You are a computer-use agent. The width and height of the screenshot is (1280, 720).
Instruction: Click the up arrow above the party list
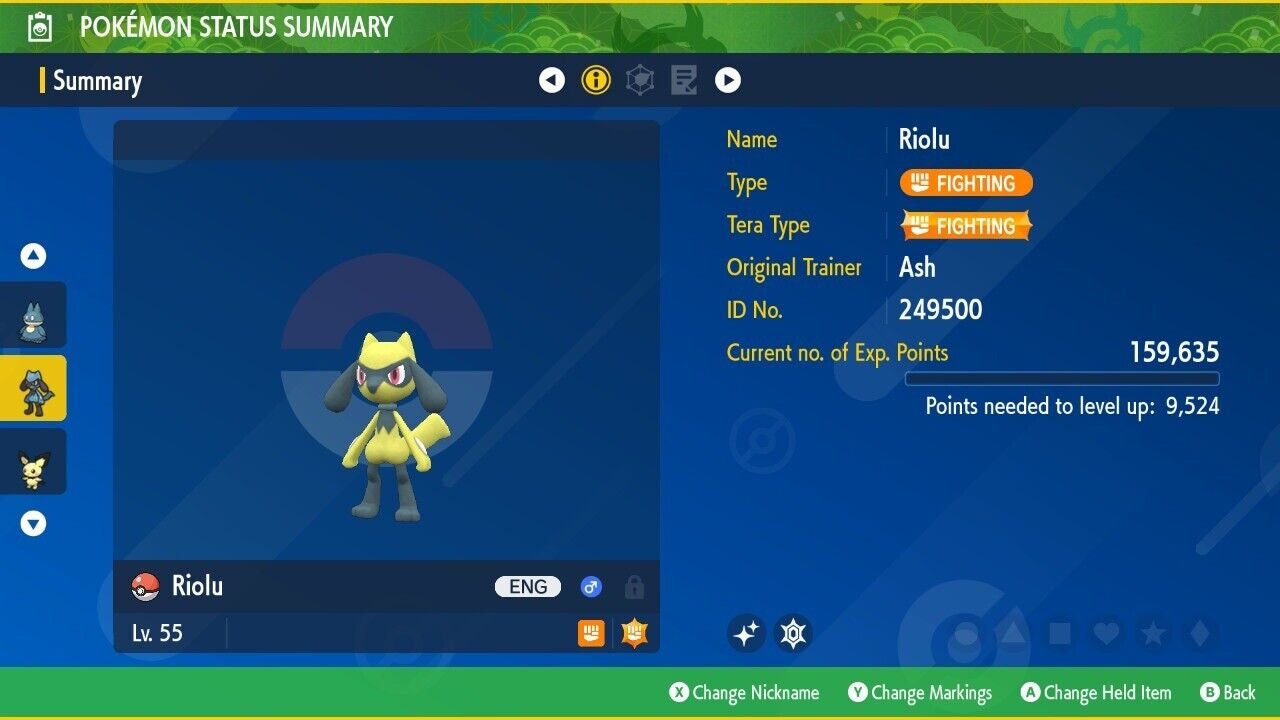click(33, 255)
